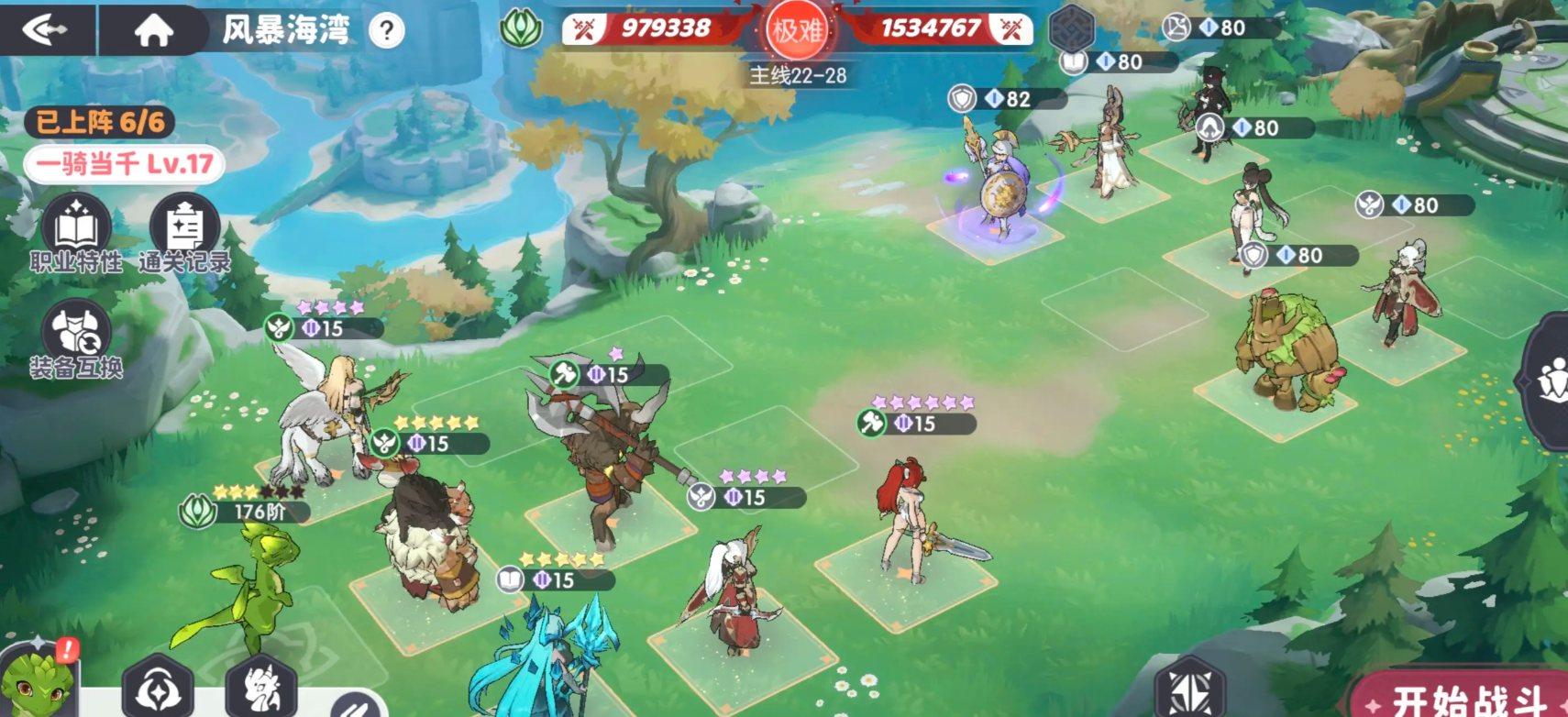Start the battle with 开始战斗

point(1467,699)
